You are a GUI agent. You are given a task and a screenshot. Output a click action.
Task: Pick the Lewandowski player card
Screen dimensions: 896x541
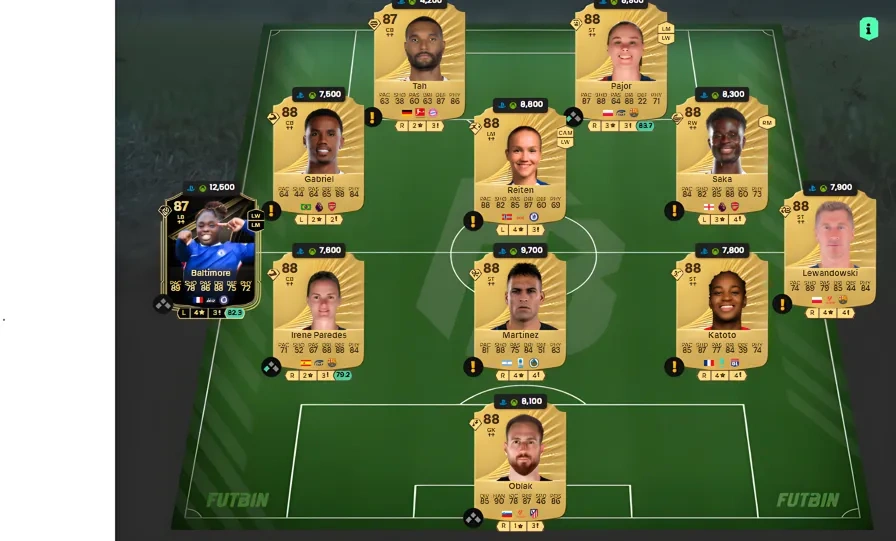(828, 245)
